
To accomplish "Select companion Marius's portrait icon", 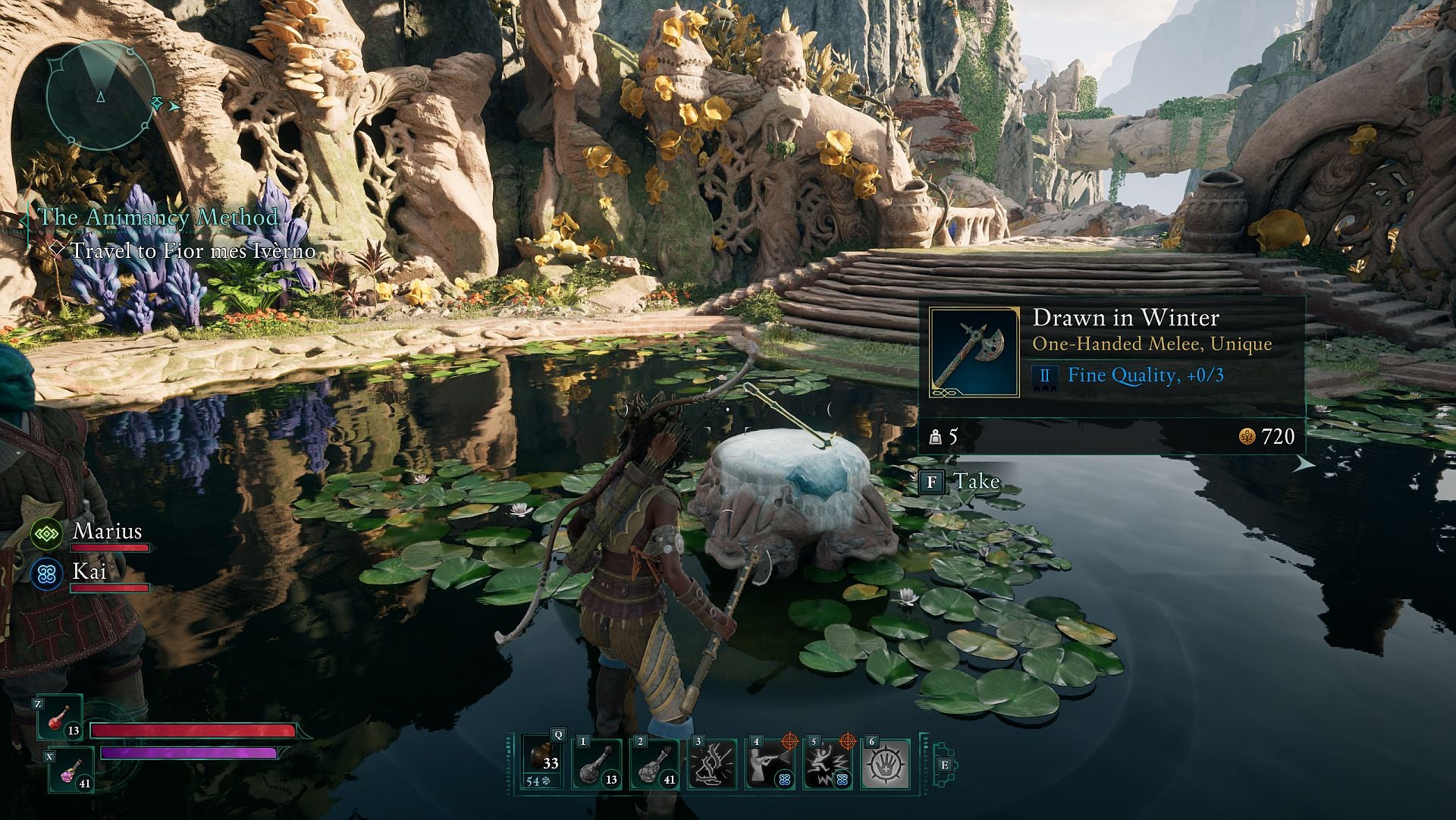I will tap(45, 534).
